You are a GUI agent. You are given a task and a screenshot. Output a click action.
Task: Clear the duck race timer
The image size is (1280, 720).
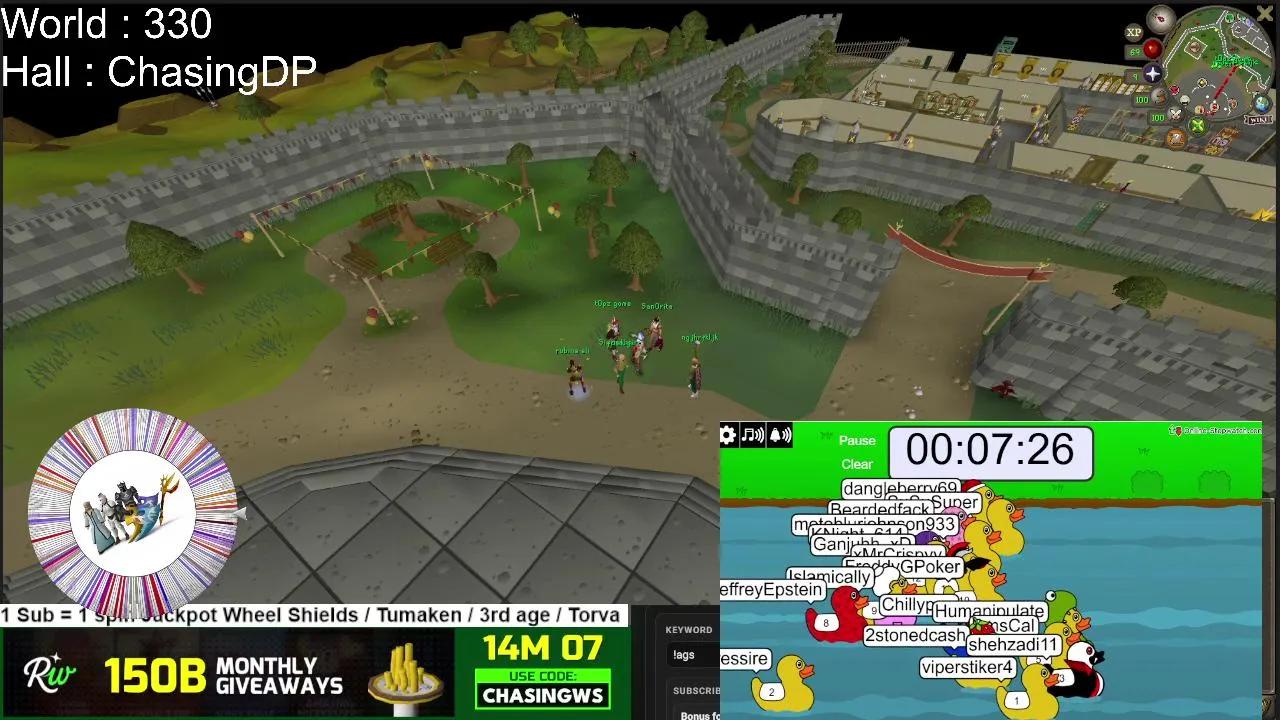[857, 464]
